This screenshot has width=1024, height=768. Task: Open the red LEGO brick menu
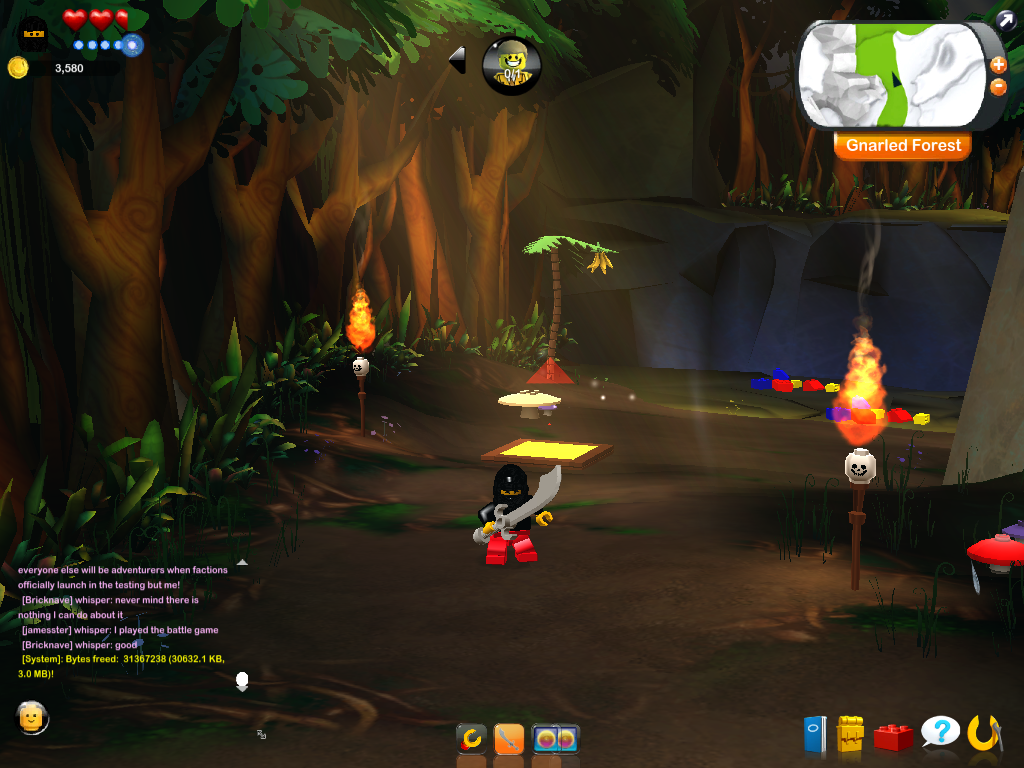[893, 737]
